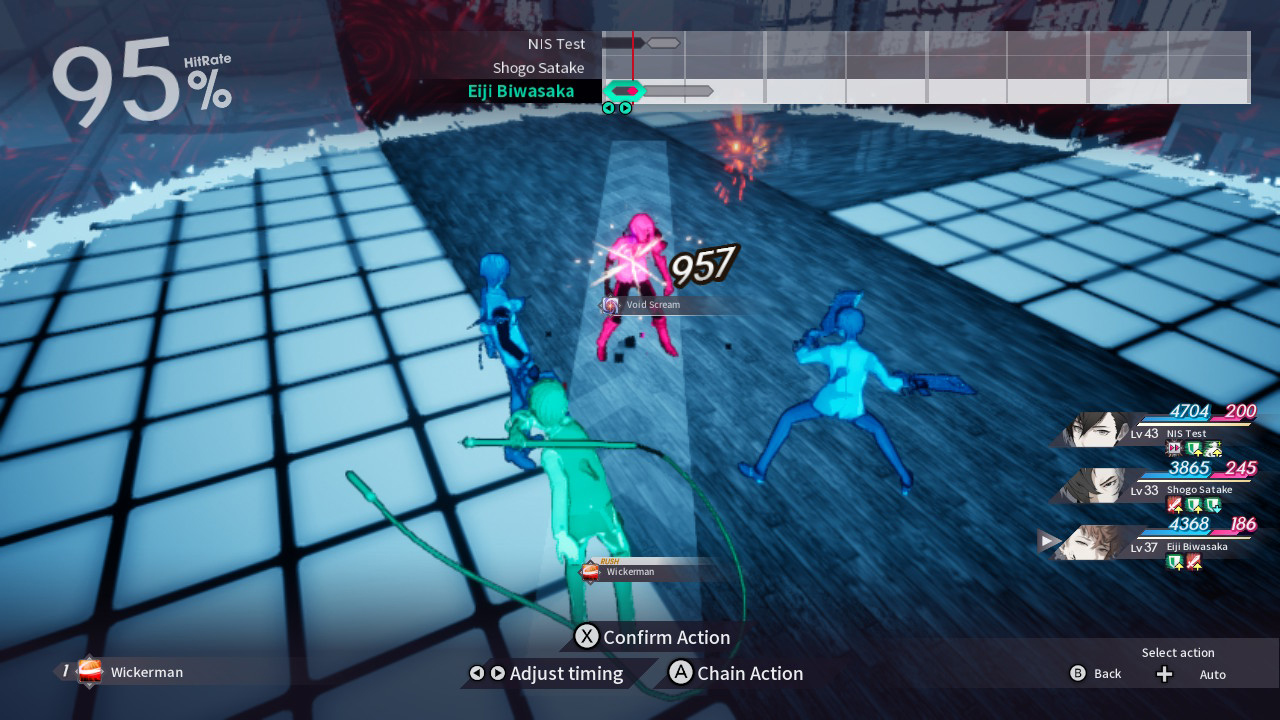Click the defense-down debuff icon on Shogo Satake

(1212, 505)
